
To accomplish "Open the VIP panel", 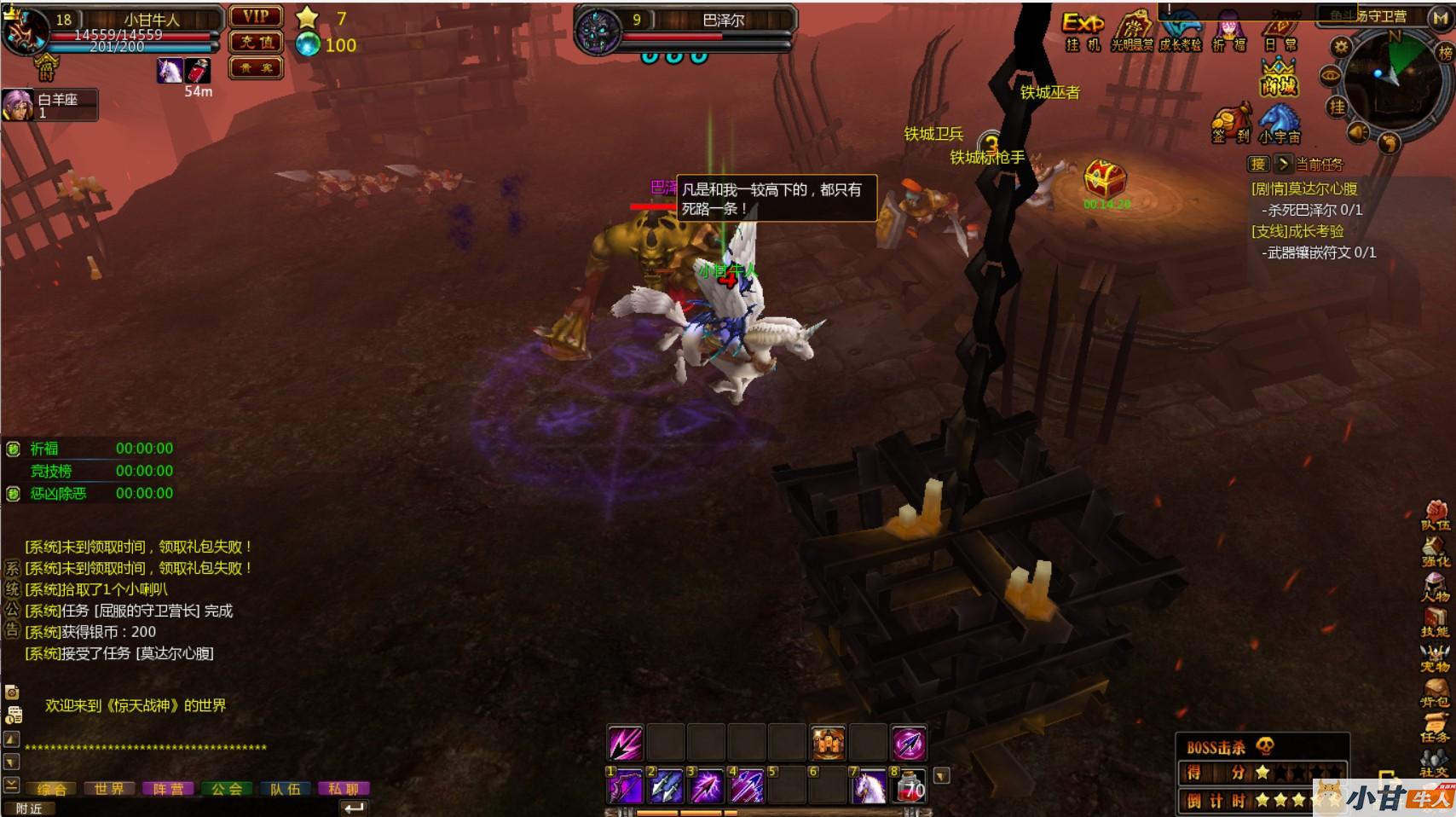I will click(256, 17).
